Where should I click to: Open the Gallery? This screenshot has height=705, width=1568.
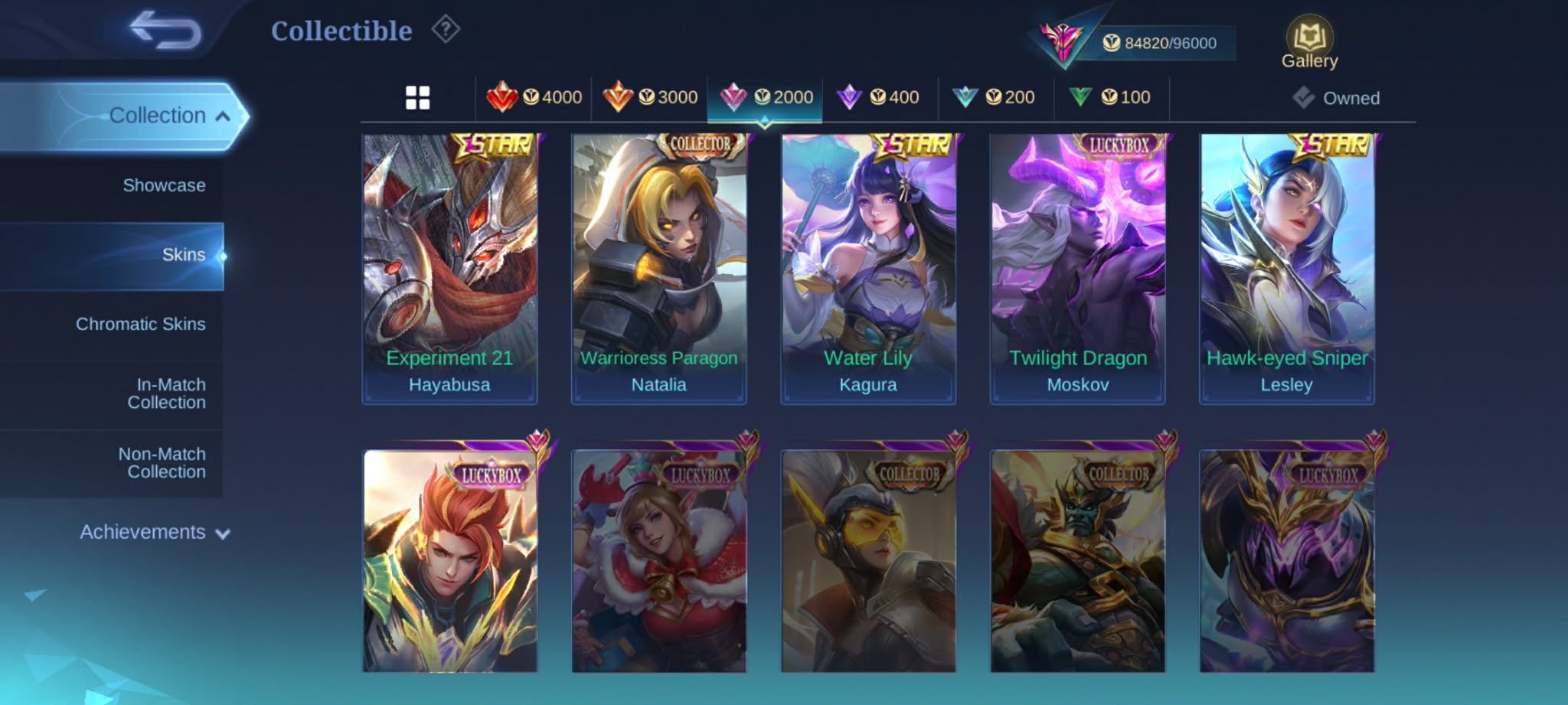coord(1309,37)
